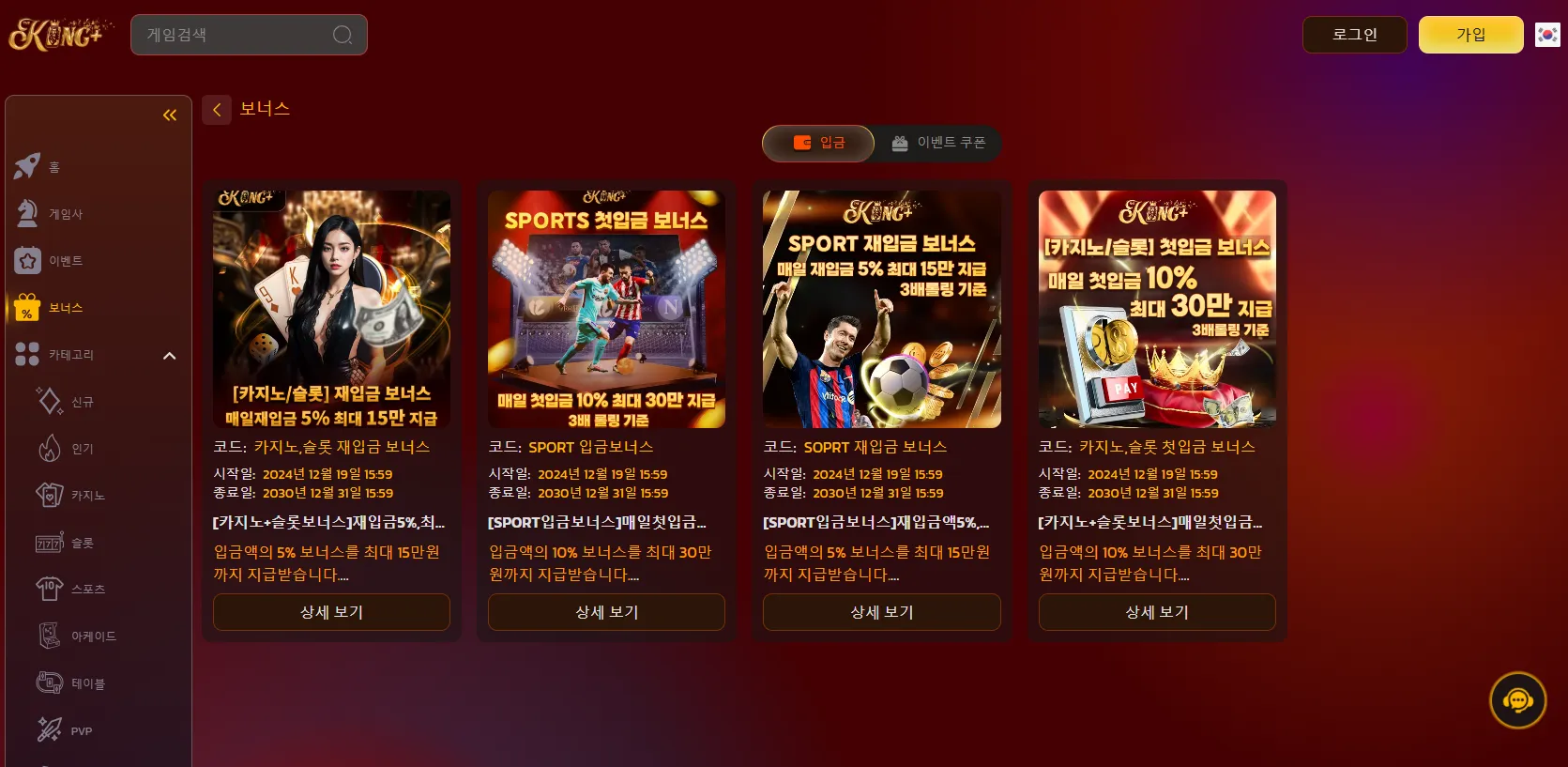Click the 가입 sign-up button
Viewport: 1568px width, 767px height.
tap(1470, 34)
